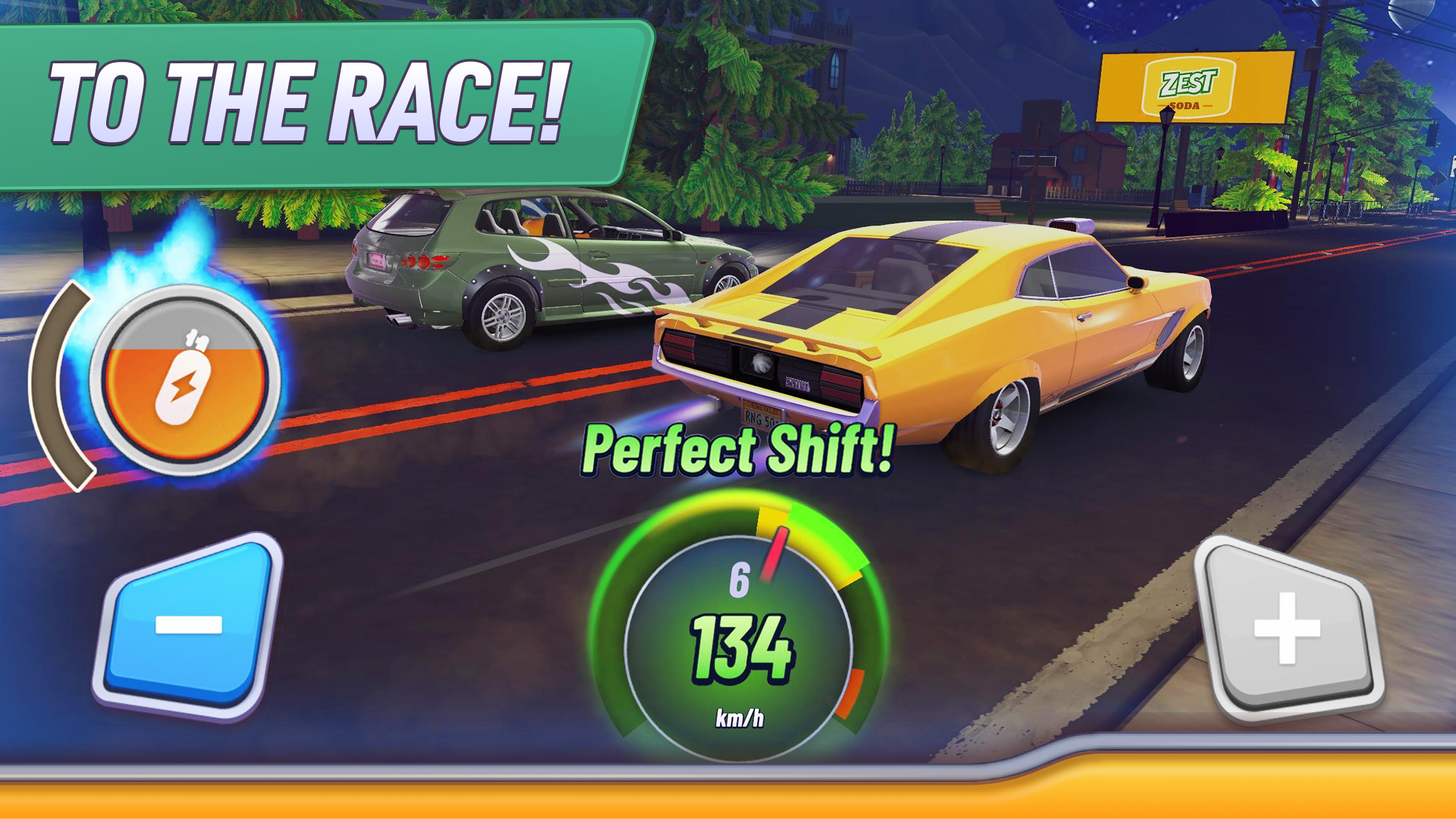Hit the gray plus upshift button
The height and width of the screenshot is (819, 1456).
click(x=1288, y=628)
